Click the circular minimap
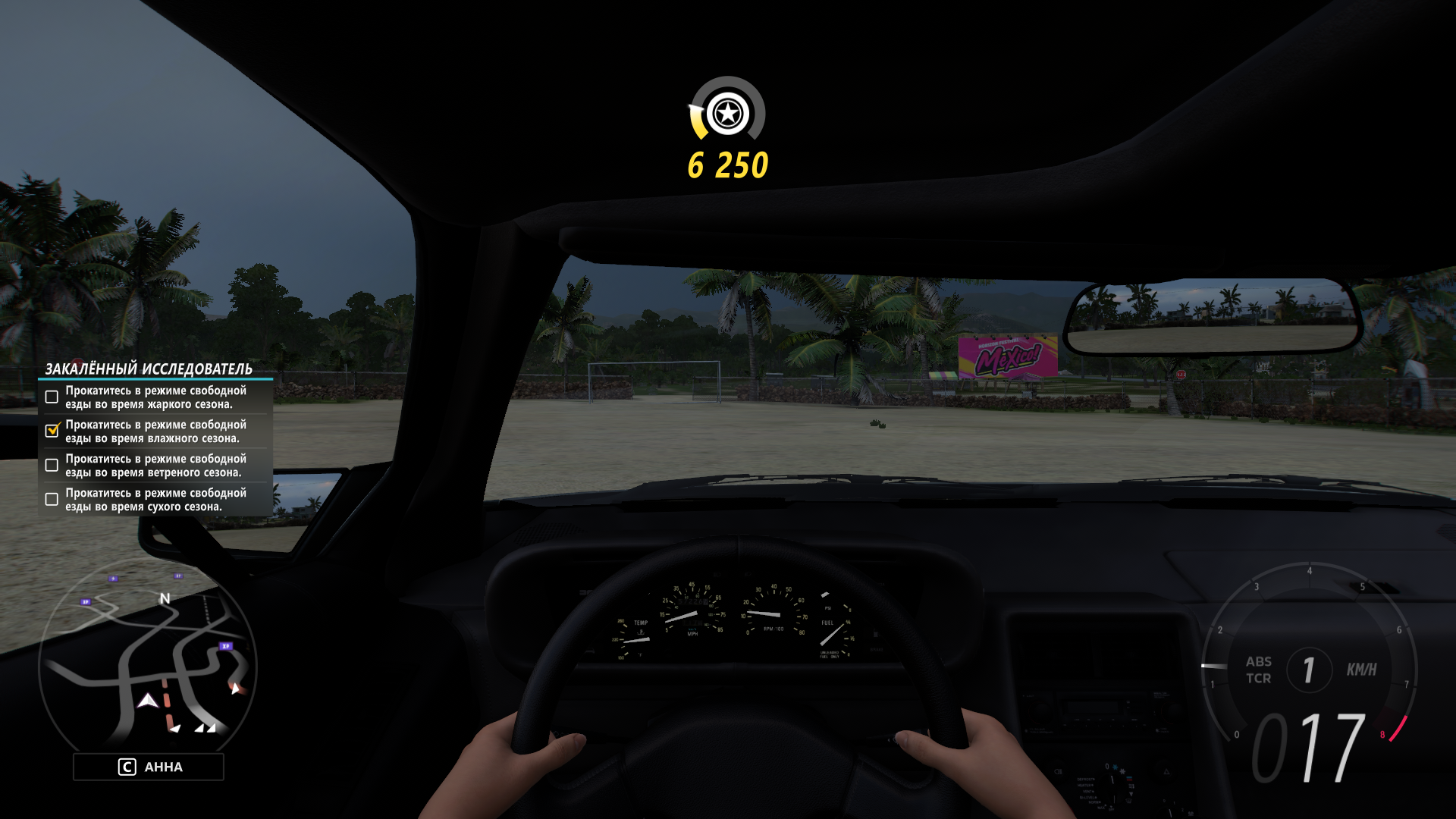Image resolution: width=1456 pixels, height=819 pixels. tap(148, 661)
